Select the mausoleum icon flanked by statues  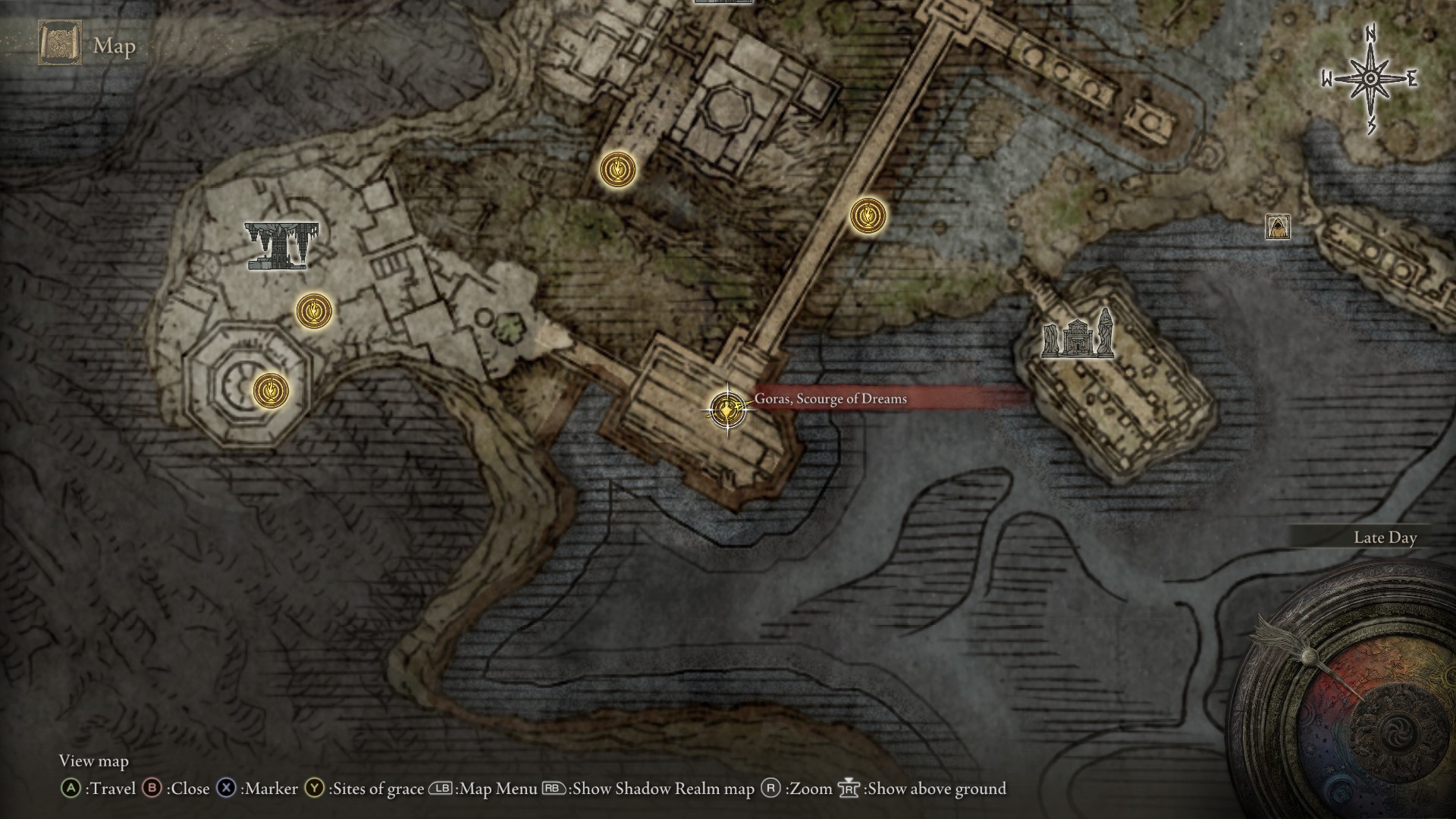pyautogui.click(x=1078, y=336)
